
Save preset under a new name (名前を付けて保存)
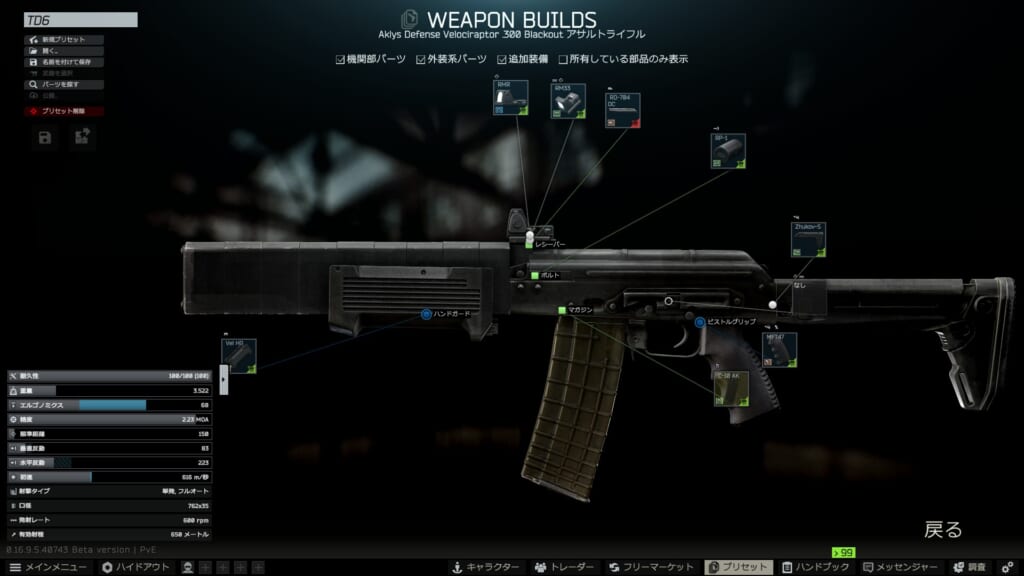[x=63, y=62]
